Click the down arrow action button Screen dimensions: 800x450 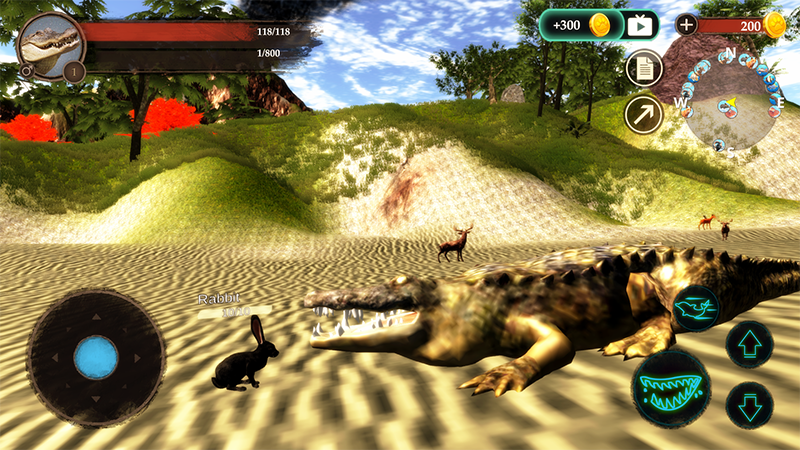click(749, 405)
